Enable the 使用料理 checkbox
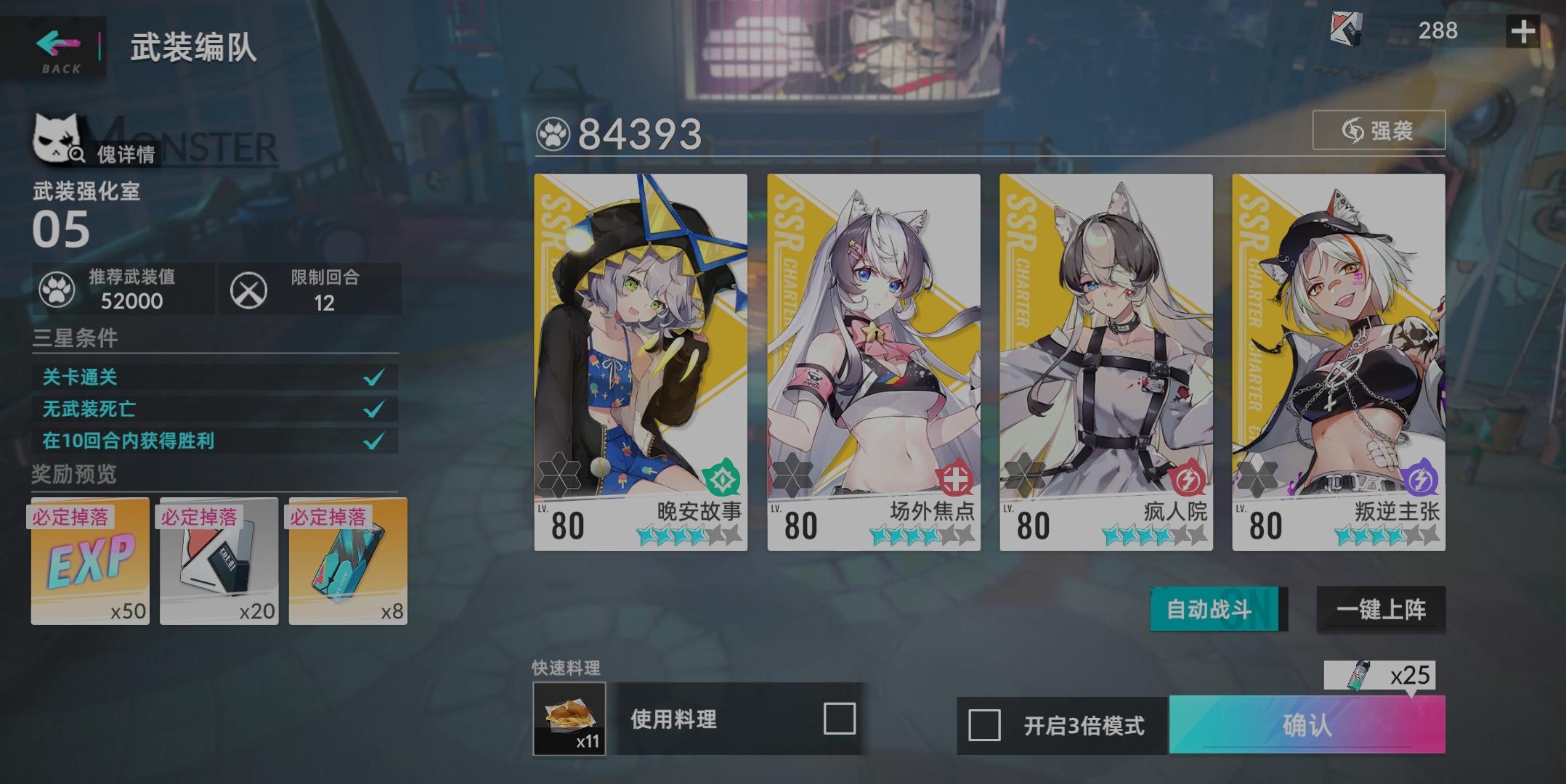Screen dimensions: 1566x784 [840, 719]
